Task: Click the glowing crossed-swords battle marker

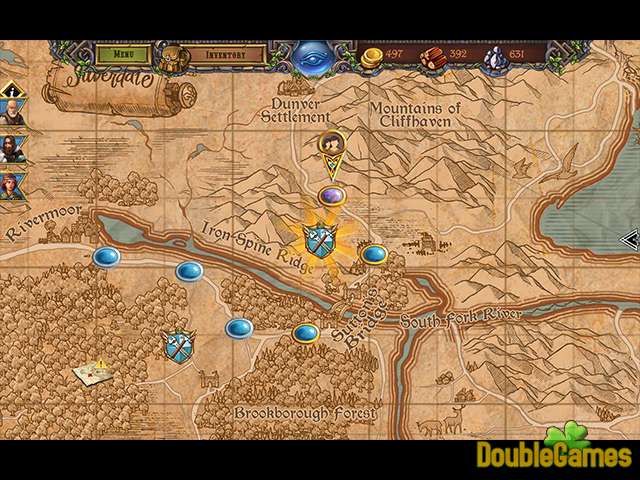Action: pos(319,239)
